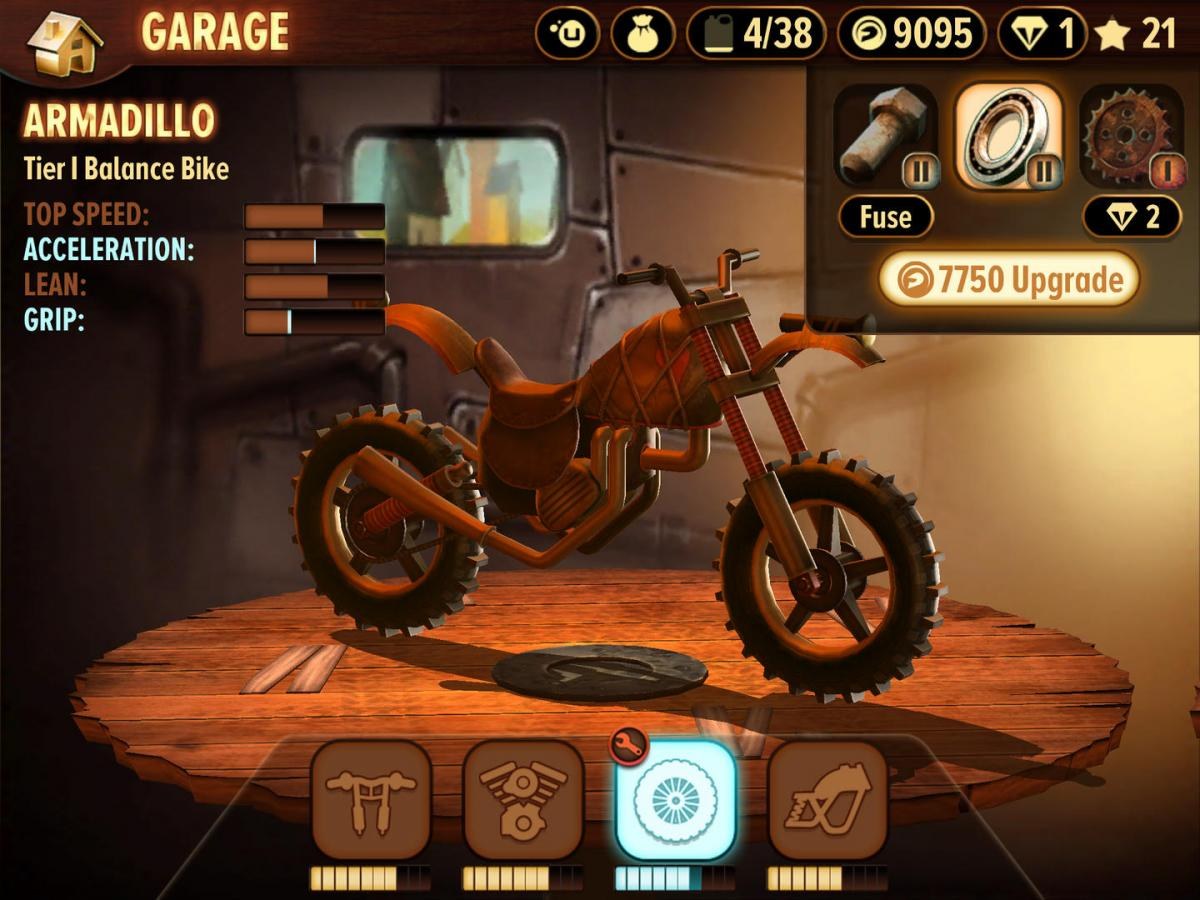This screenshot has width=1200, height=900.
Task: Select the ball bearing part slot
Action: point(1007,138)
